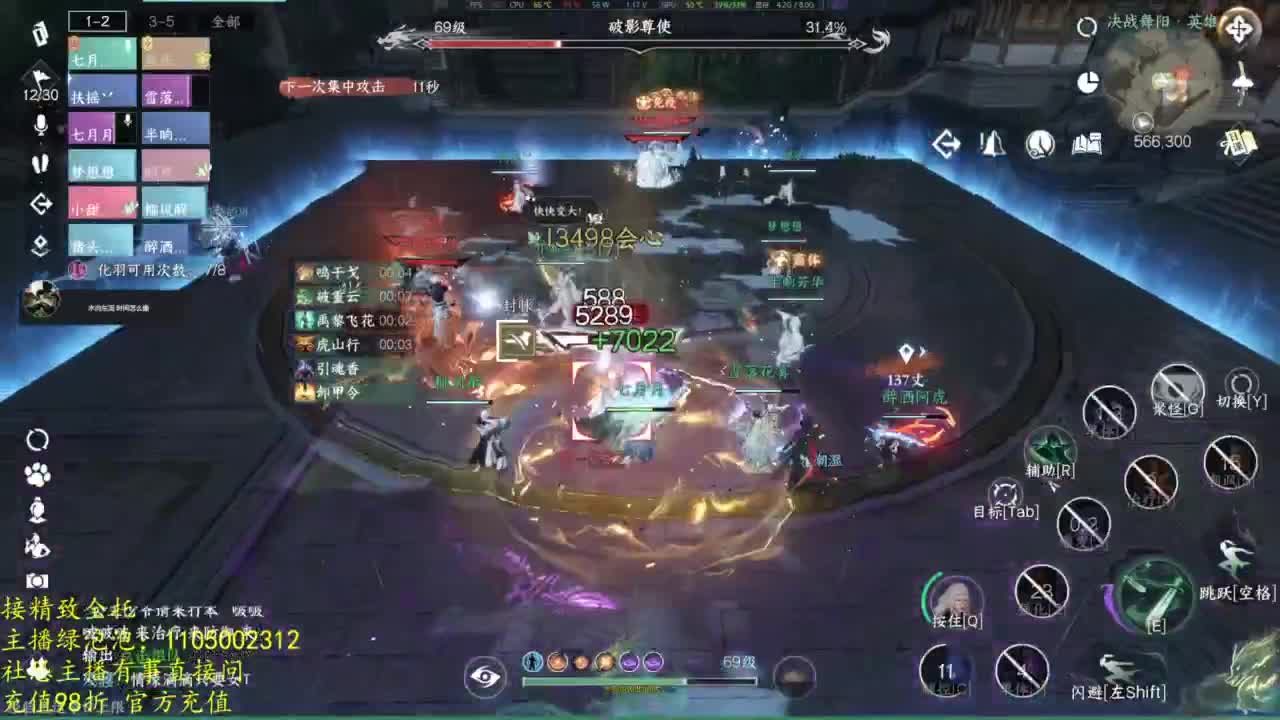
Task: Click the double-arrow collapse icon near the minimap
Action: 947,145
